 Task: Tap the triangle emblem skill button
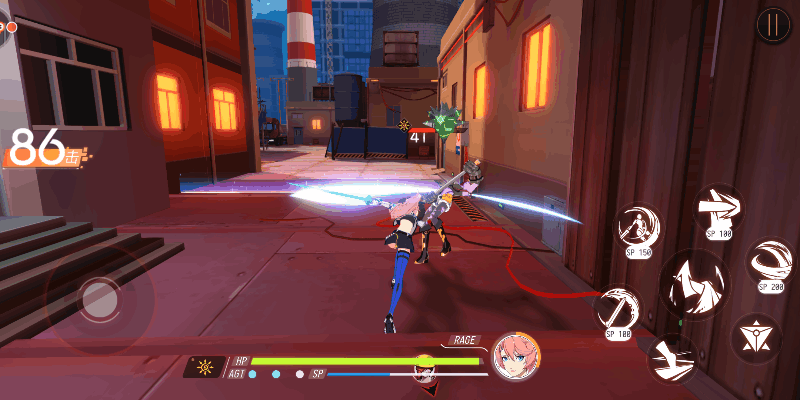755,337
